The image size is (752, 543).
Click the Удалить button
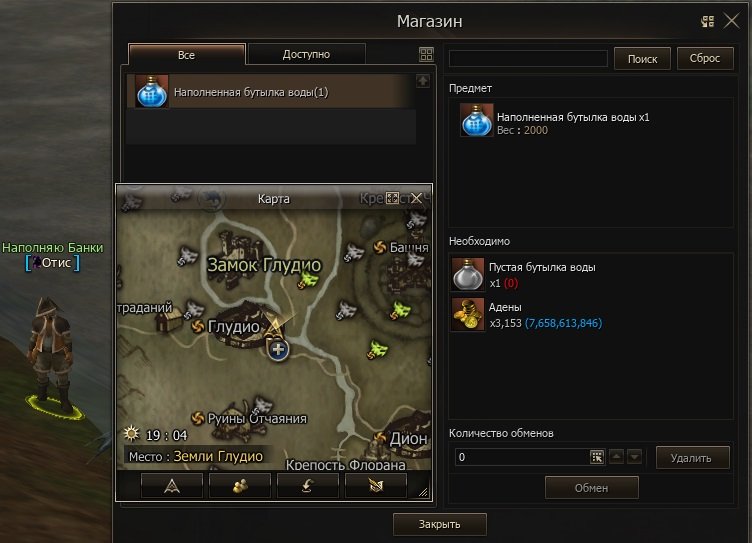coord(693,458)
